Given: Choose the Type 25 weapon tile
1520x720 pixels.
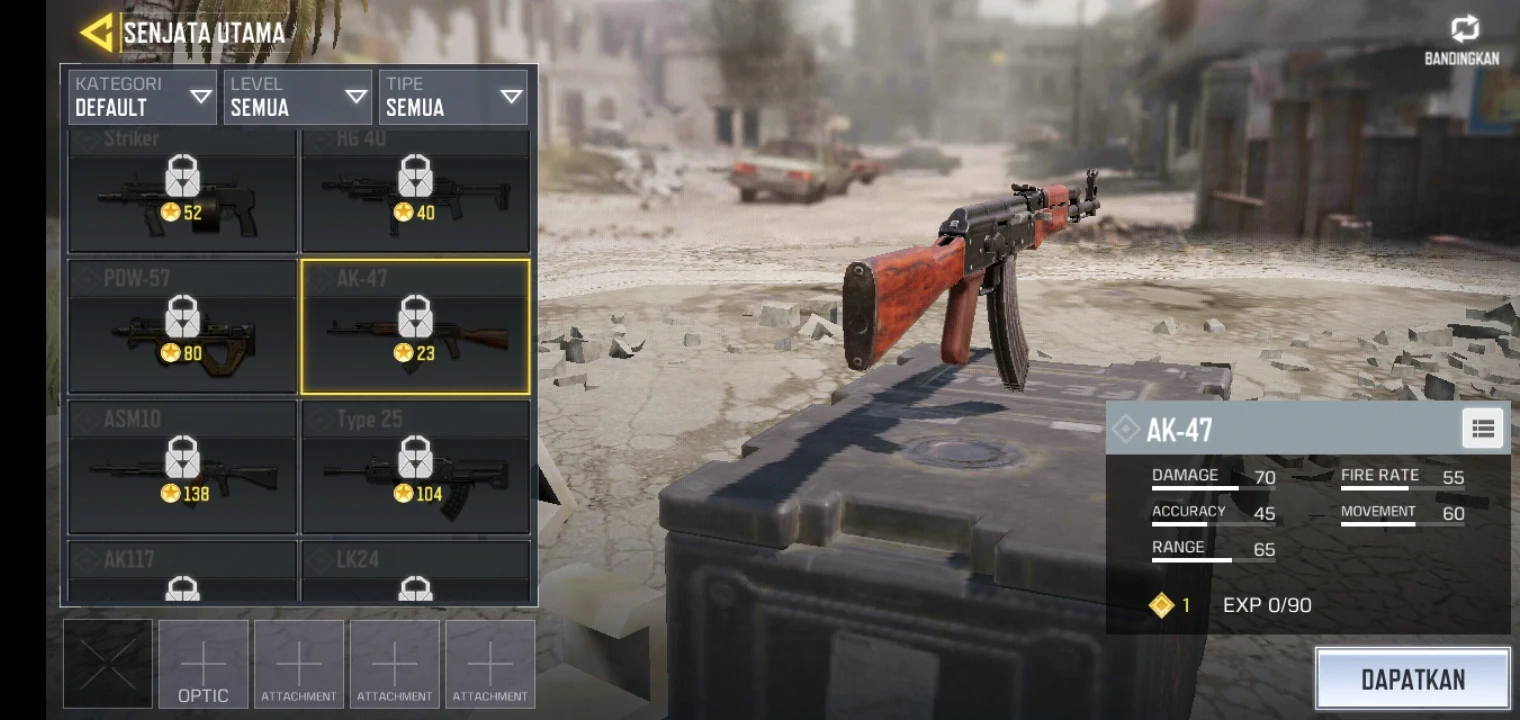Looking at the screenshot, I should tap(415, 467).
